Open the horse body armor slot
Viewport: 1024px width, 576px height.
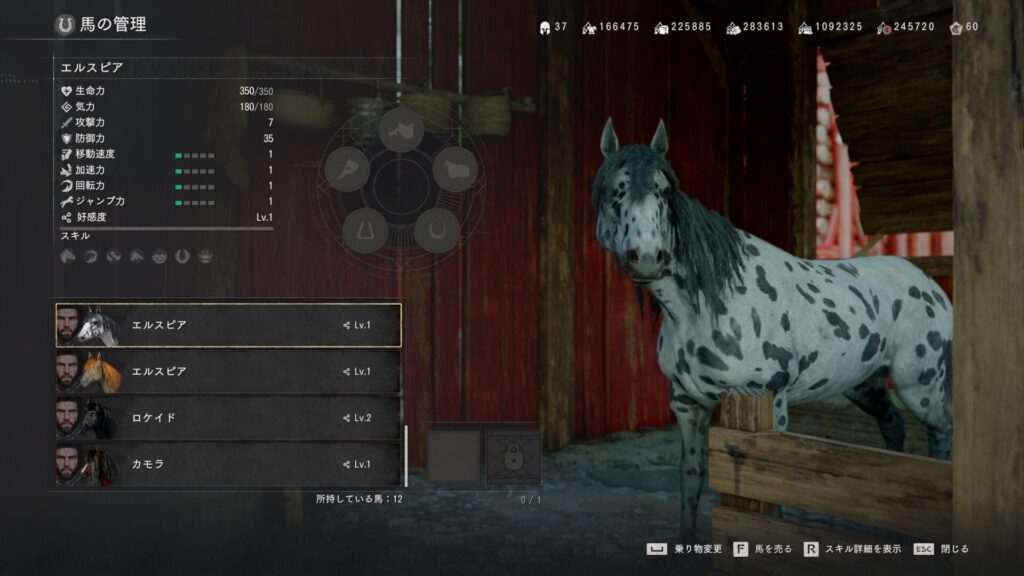tap(454, 169)
